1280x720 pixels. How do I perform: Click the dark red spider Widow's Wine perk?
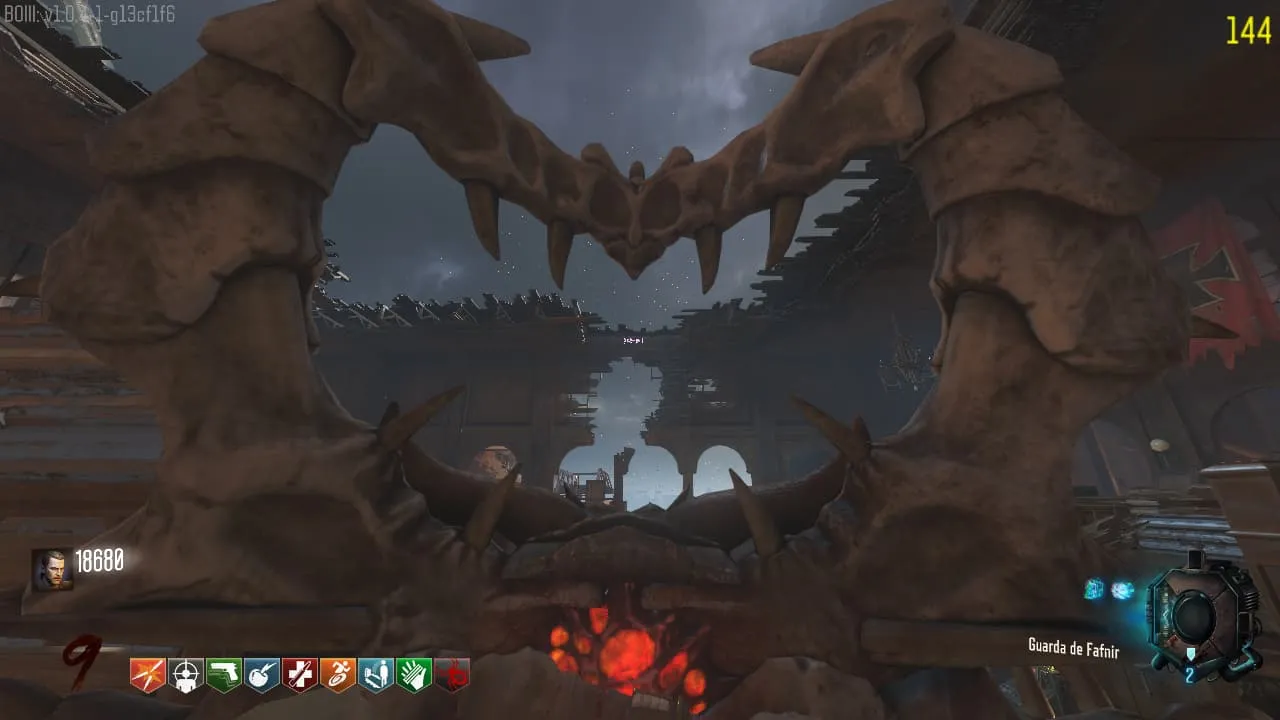[x=452, y=675]
